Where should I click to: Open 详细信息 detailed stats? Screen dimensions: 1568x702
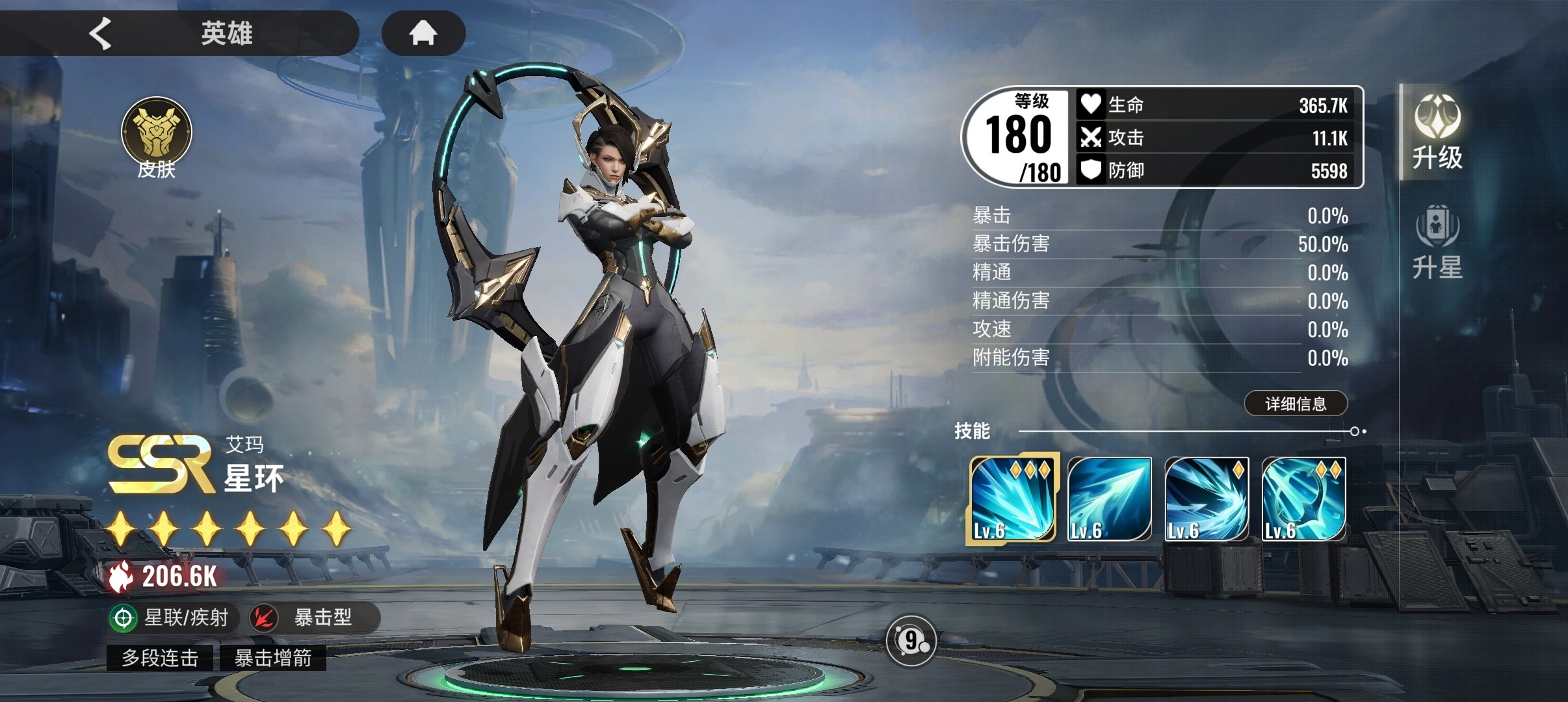(1295, 404)
